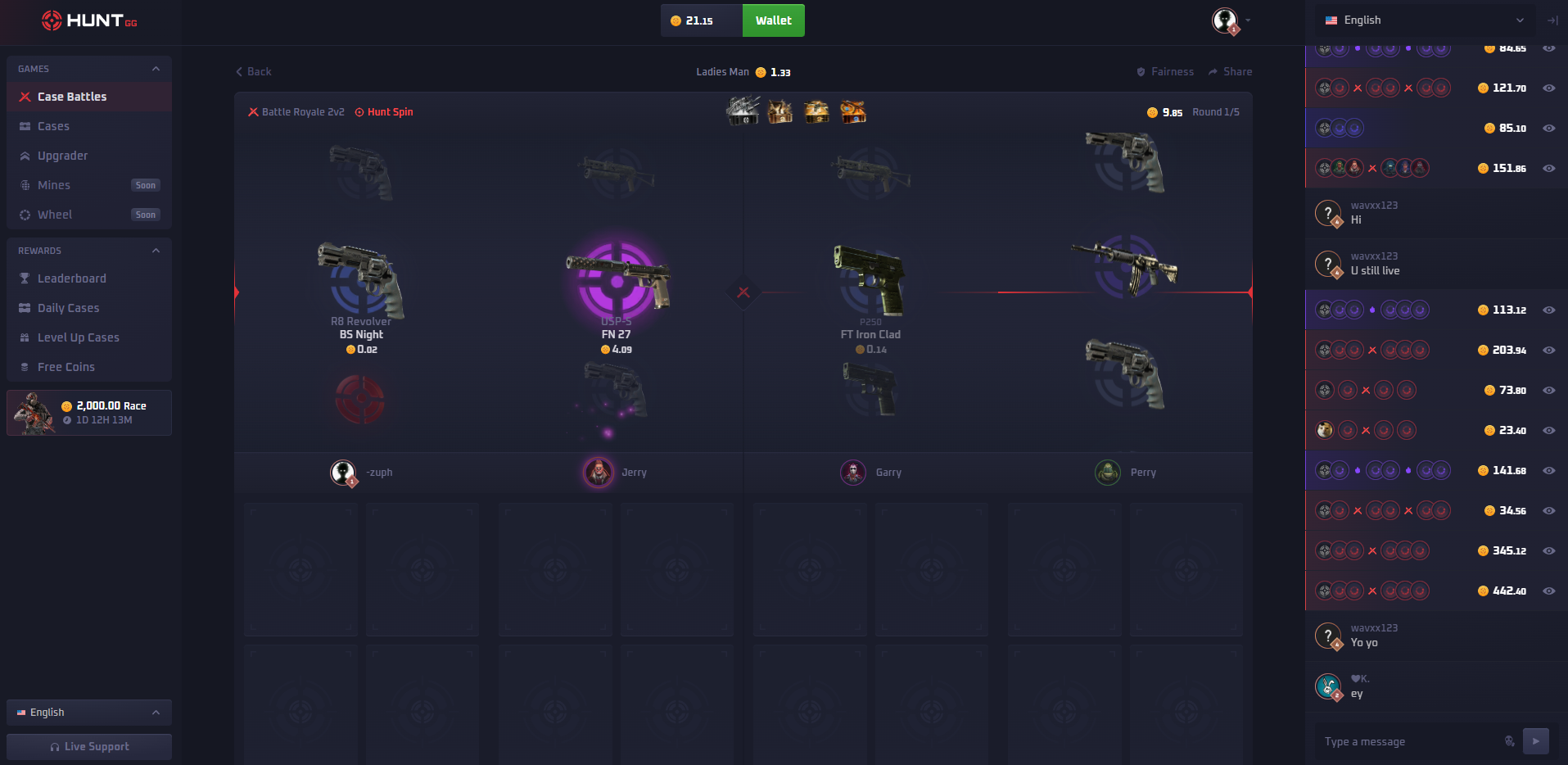Screen dimensions: 1568x765
Task: Reveal the 23.40 battle with its eye toggle
Action: [1548, 429]
